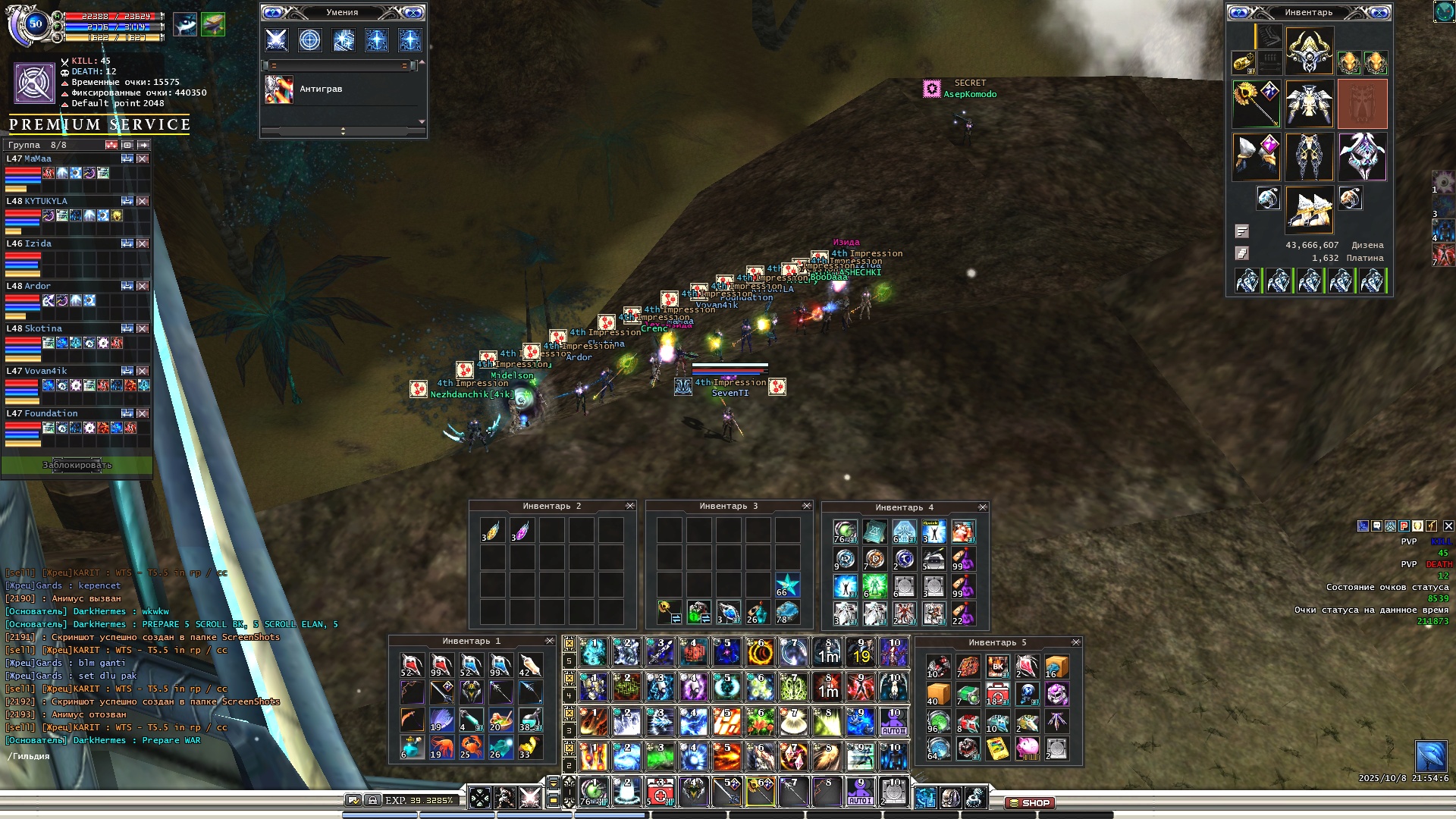1456x819 pixels.
Task: Activate the AUTO I hotbar slot 9
Action: (860, 792)
